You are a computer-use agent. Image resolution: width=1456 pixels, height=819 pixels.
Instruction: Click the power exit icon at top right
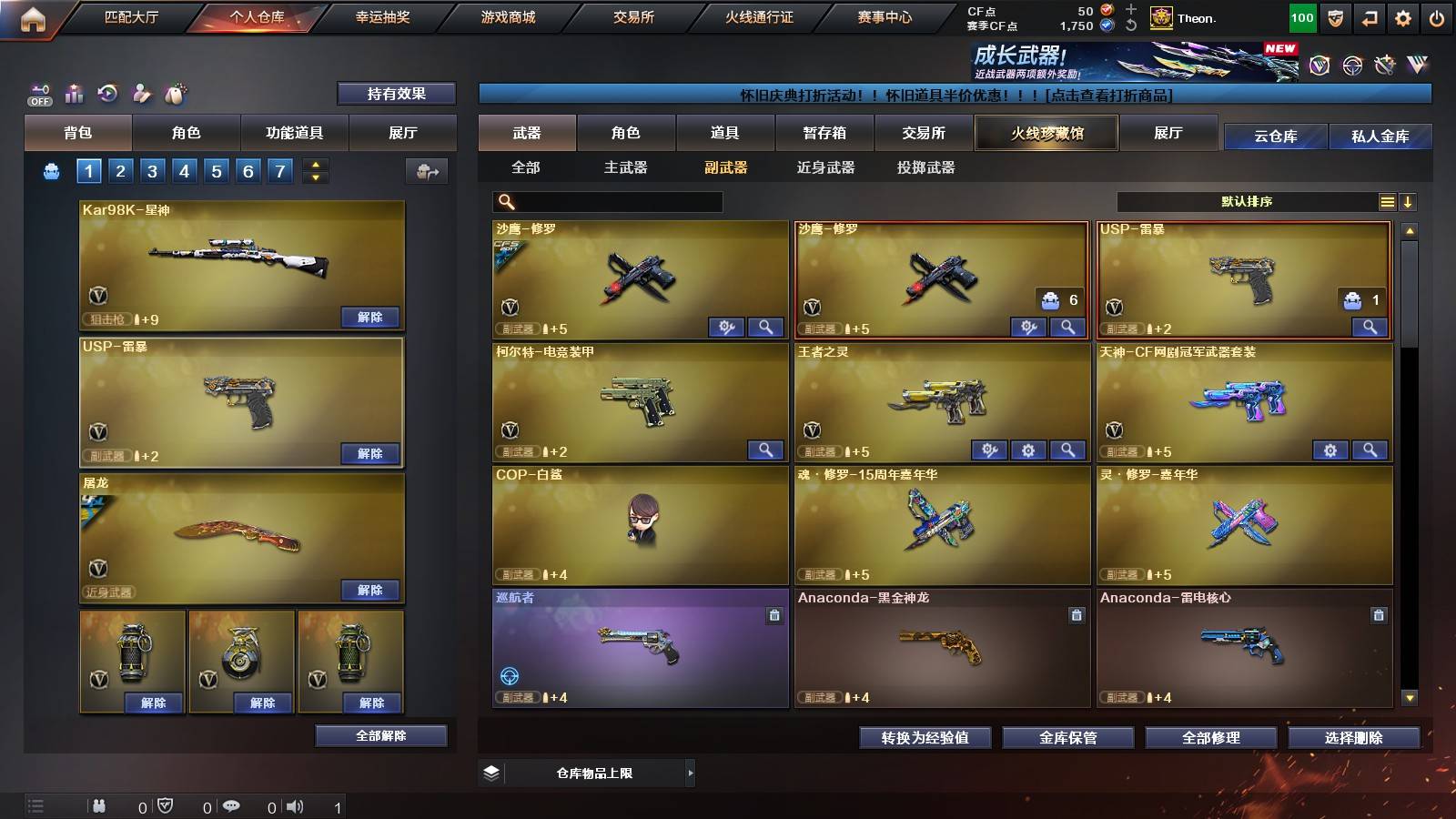(1439, 16)
